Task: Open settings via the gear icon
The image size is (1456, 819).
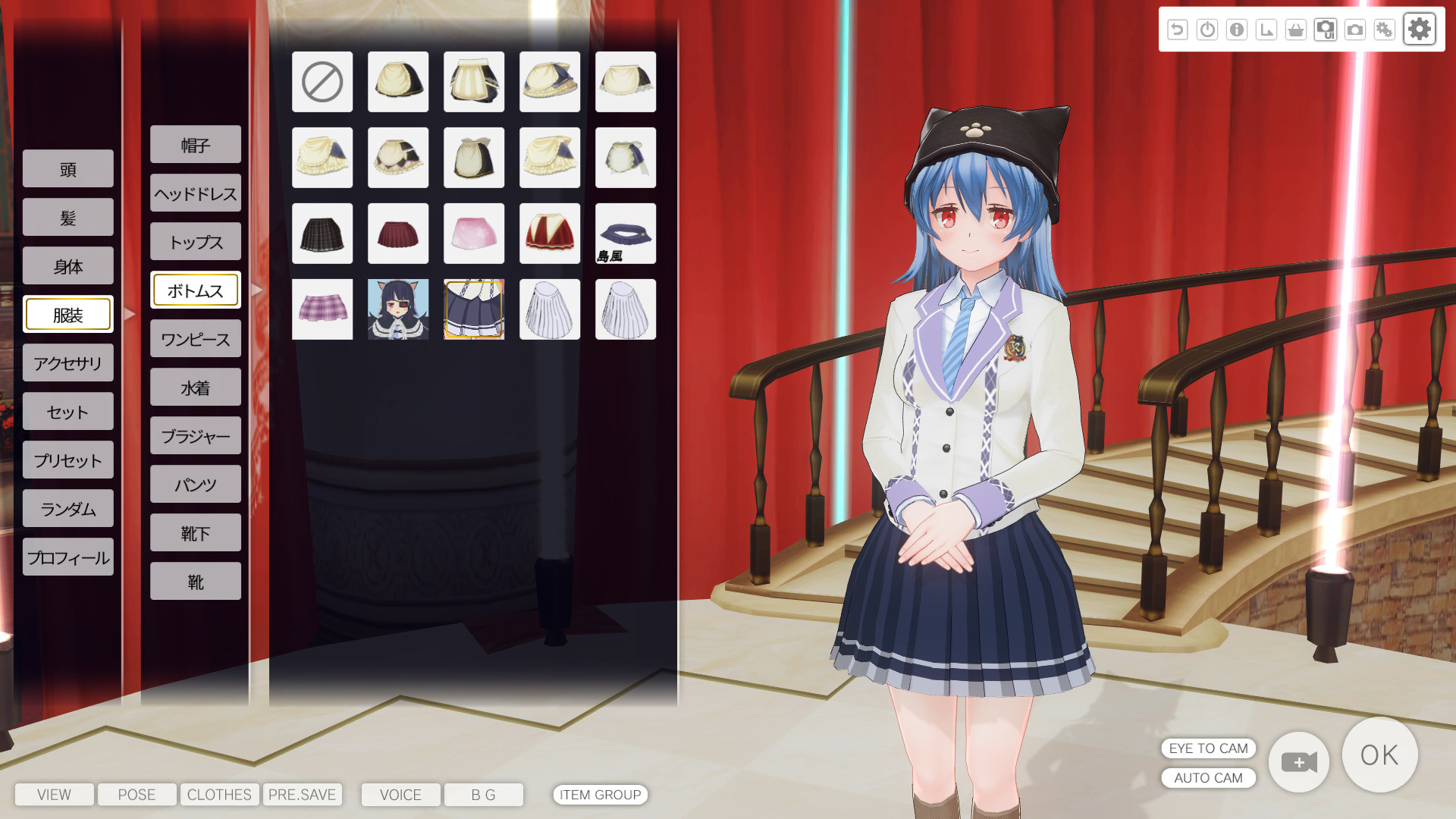Action: [1419, 30]
